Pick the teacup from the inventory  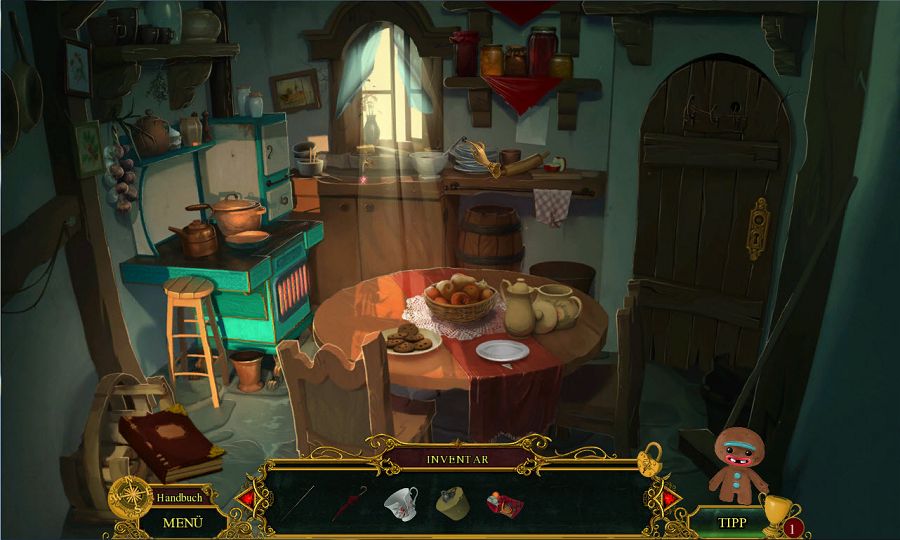click(x=400, y=502)
